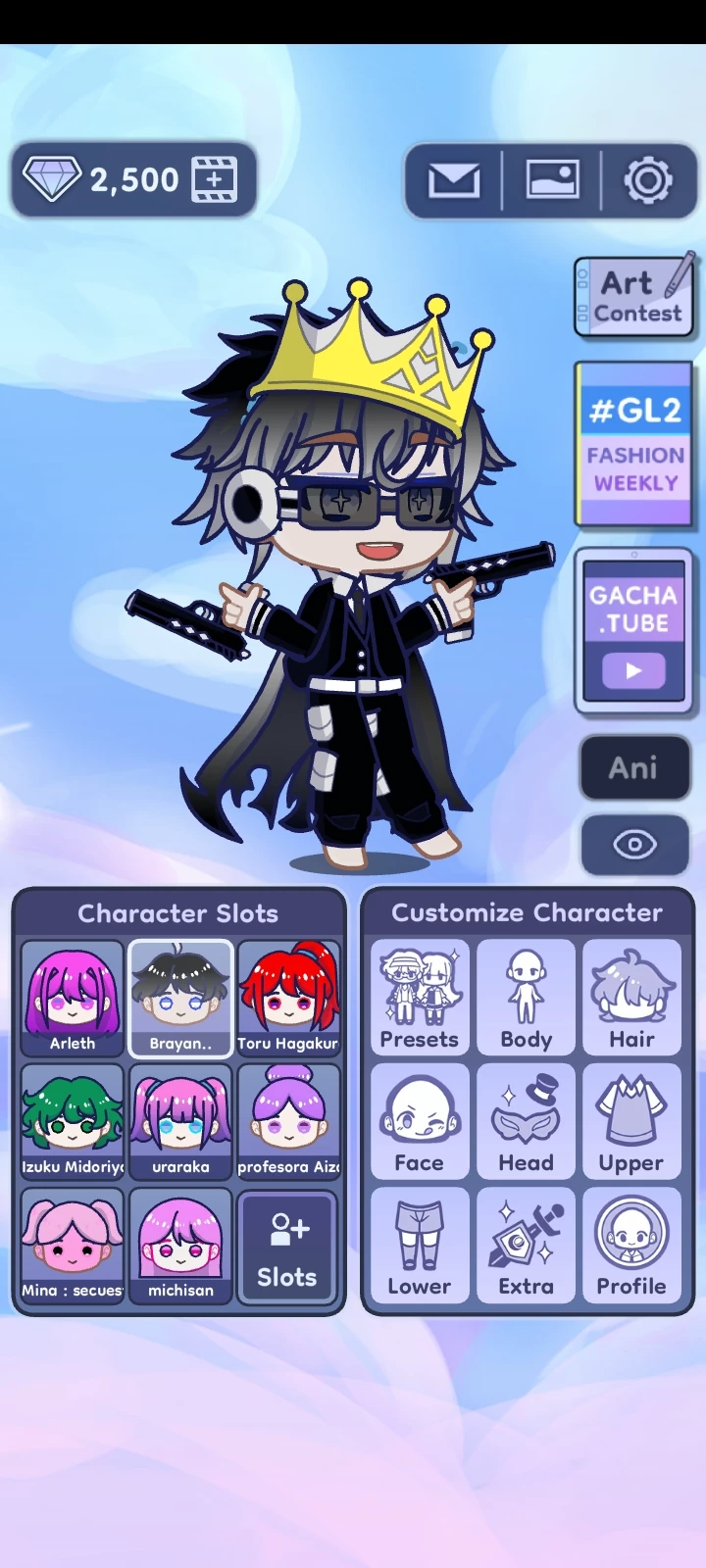The height and width of the screenshot is (1568, 706).
Task: Add more diamonds with the plus icon
Action: 215,179
